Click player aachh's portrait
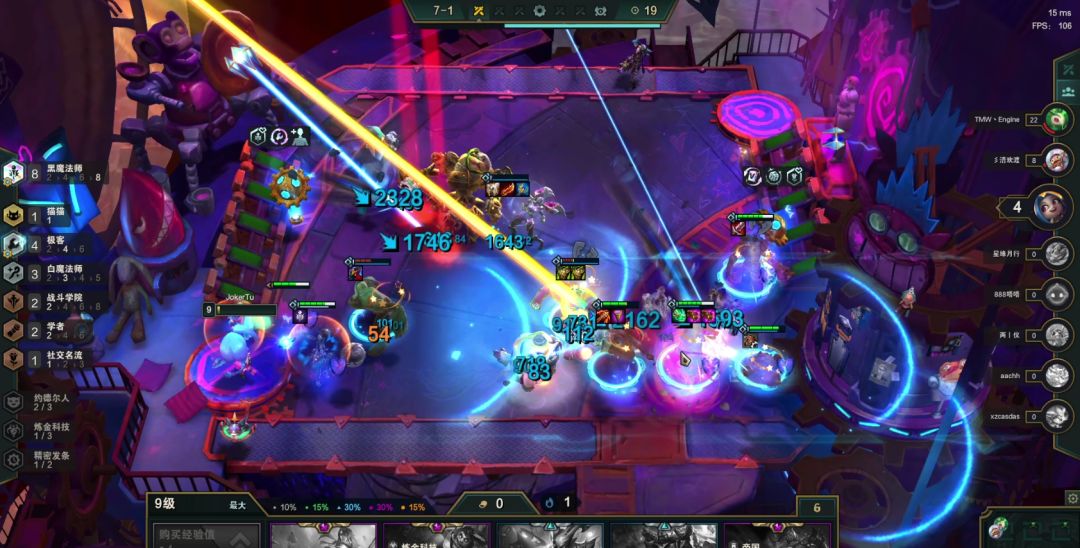1080x548 pixels. pyautogui.click(x=1056, y=375)
